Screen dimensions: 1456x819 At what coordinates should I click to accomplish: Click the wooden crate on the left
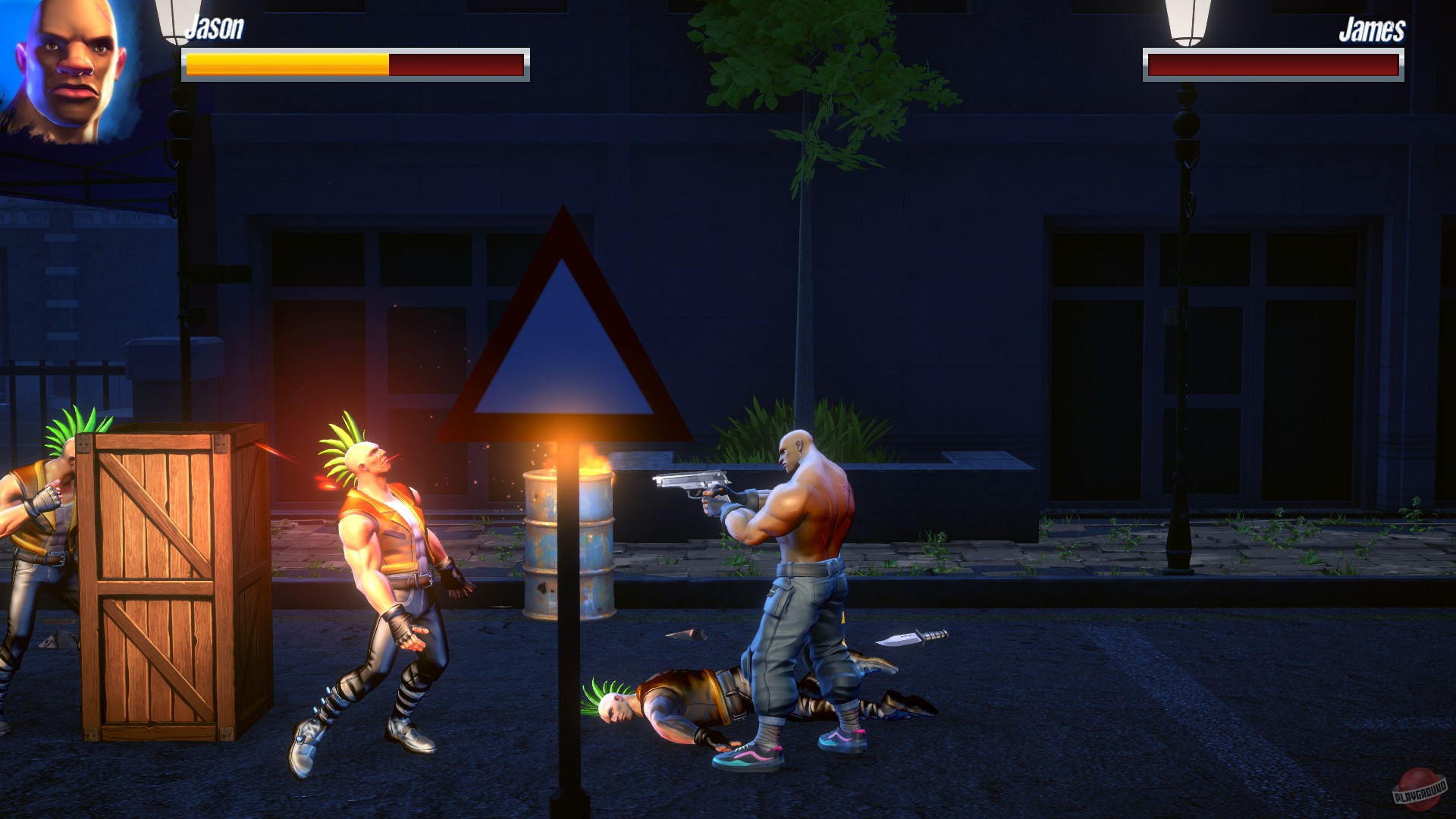point(159,584)
